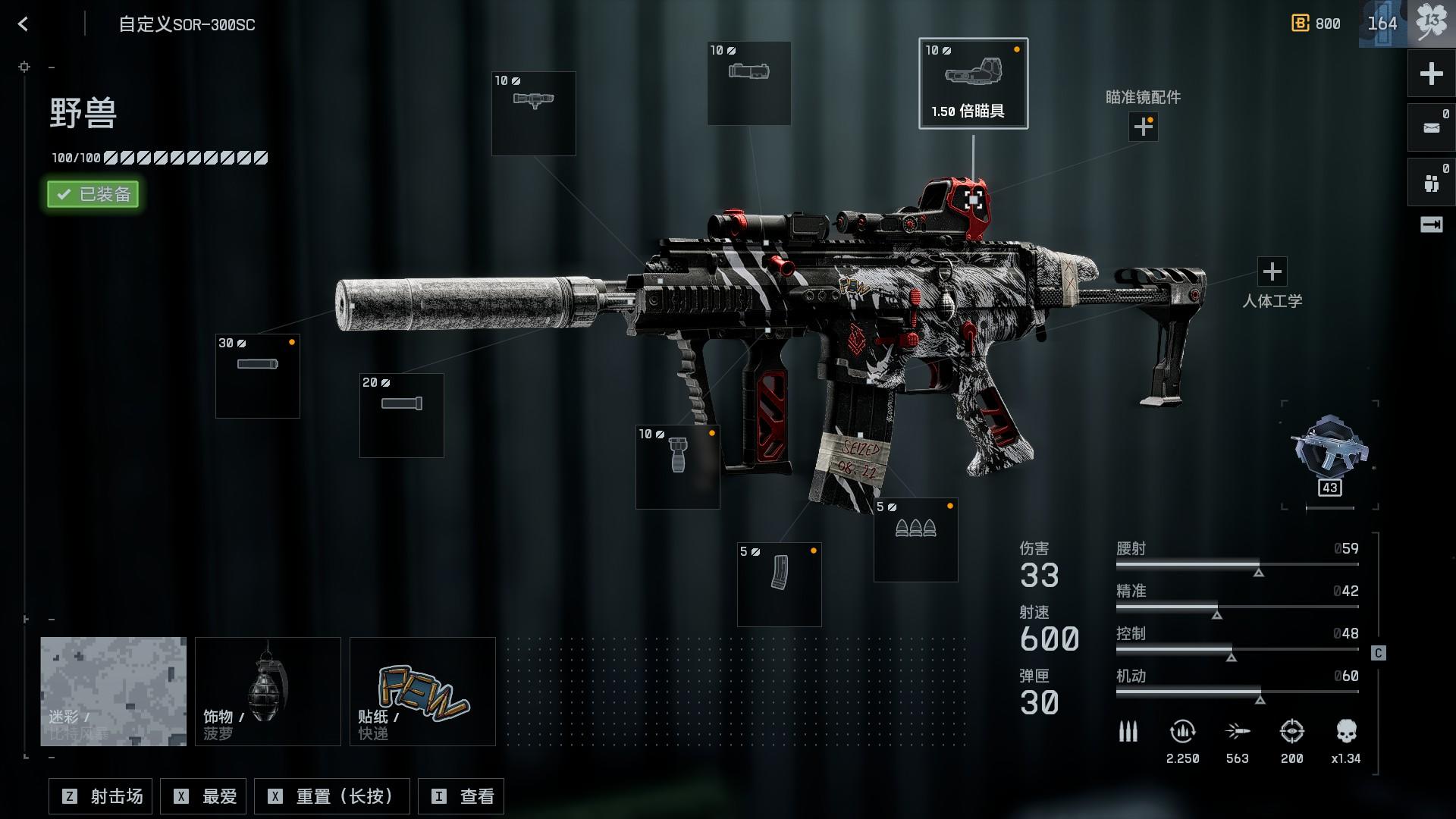This screenshot has height=819, width=1456.
Task: Change the pineapple grenade charm
Action: click(268, 691)
